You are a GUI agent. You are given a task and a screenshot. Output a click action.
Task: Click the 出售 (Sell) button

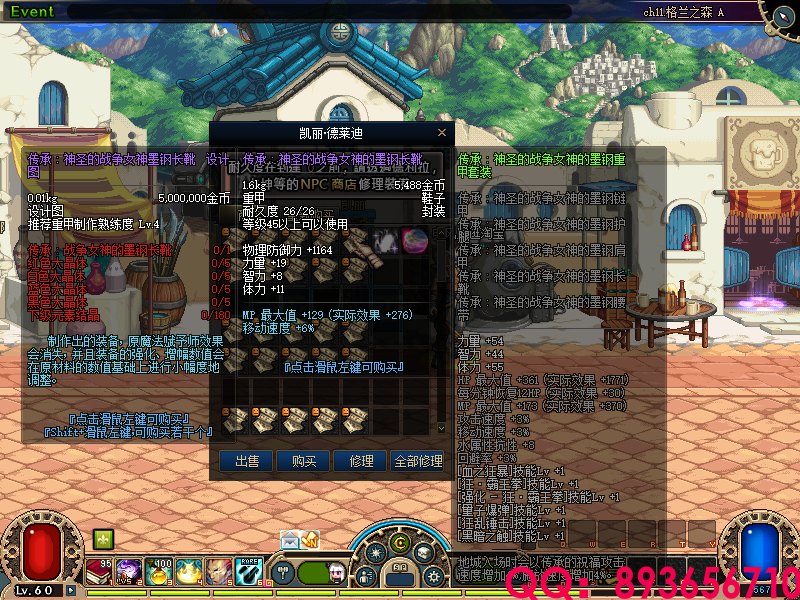[x=247, y=461]
